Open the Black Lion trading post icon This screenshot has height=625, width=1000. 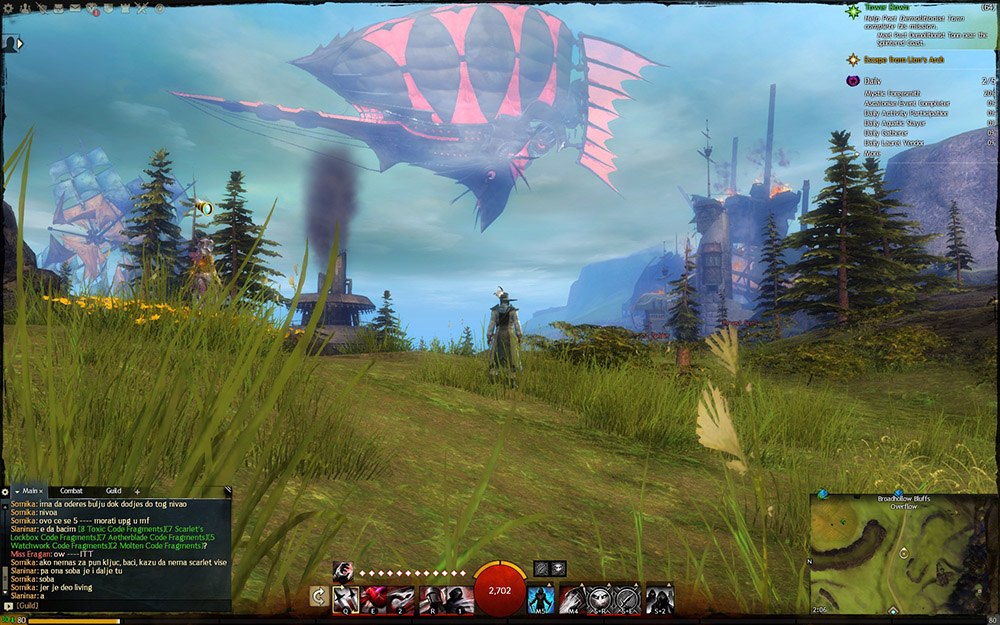(91, 9)
